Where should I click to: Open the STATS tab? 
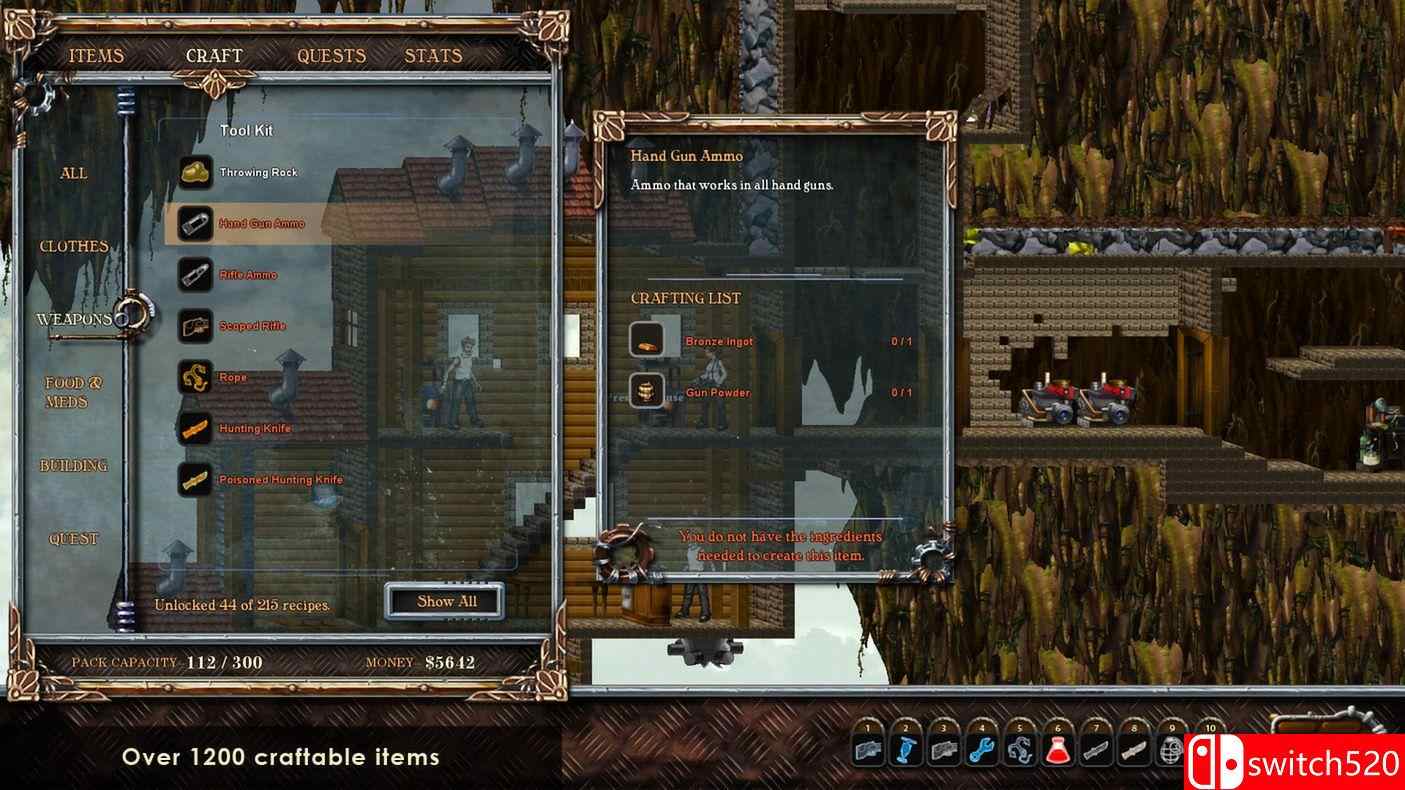click(432, 55)
